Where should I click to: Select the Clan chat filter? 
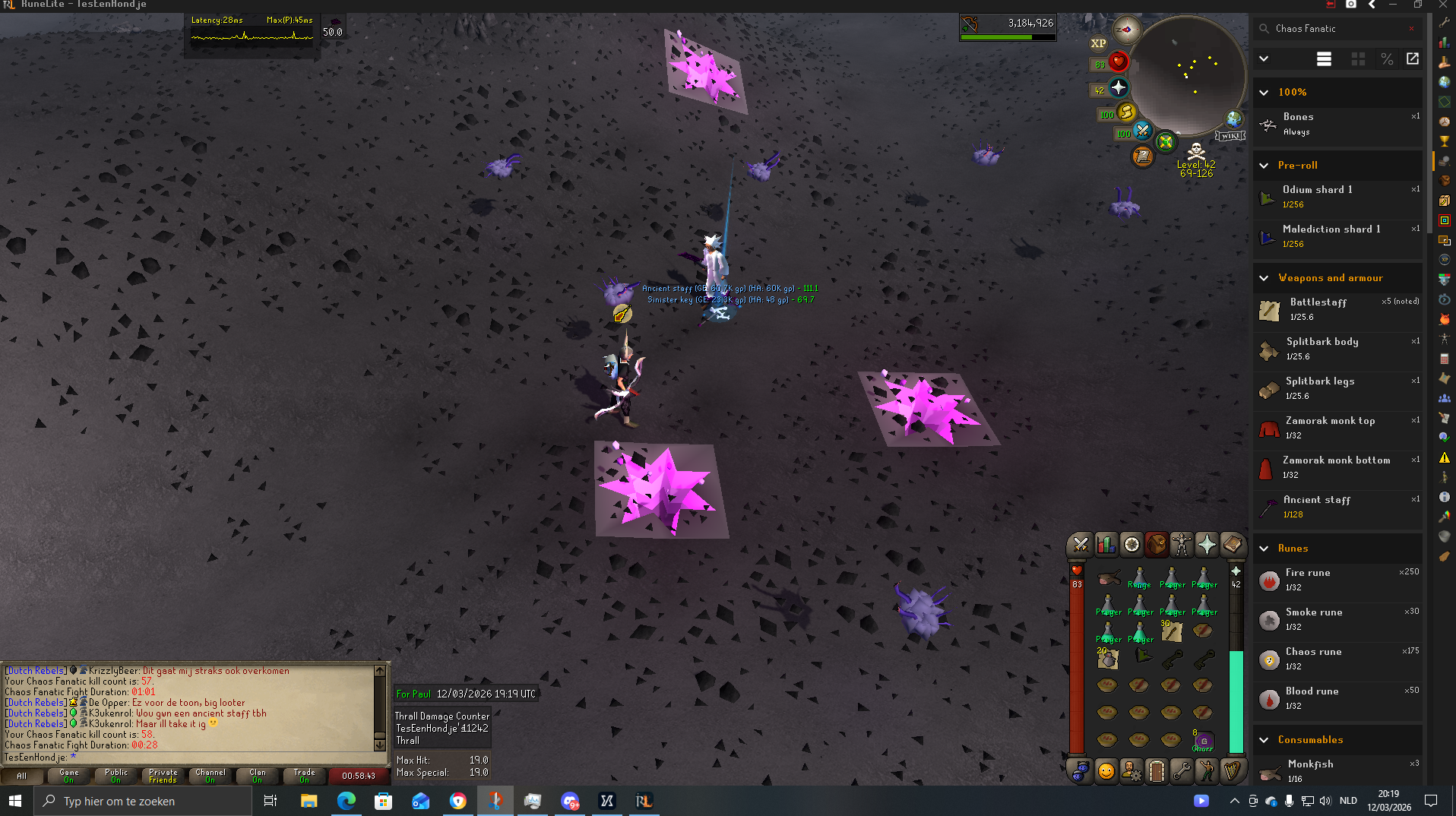pos(258,776)
